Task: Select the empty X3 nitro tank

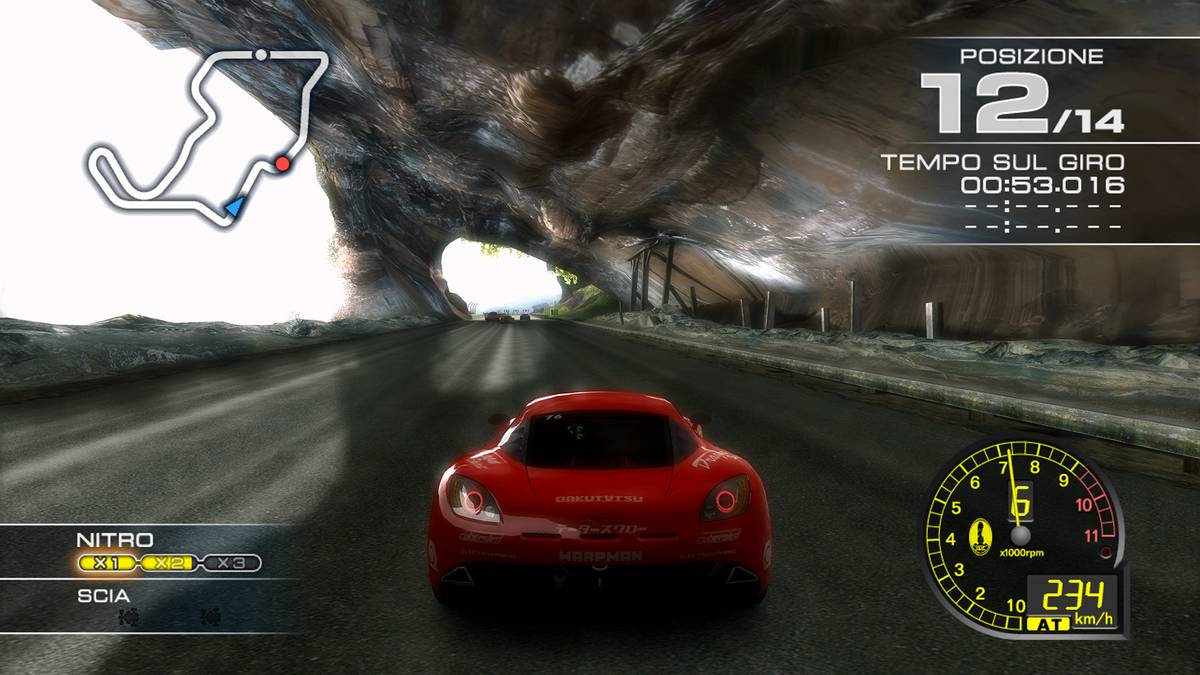Action: pos(231,563)
